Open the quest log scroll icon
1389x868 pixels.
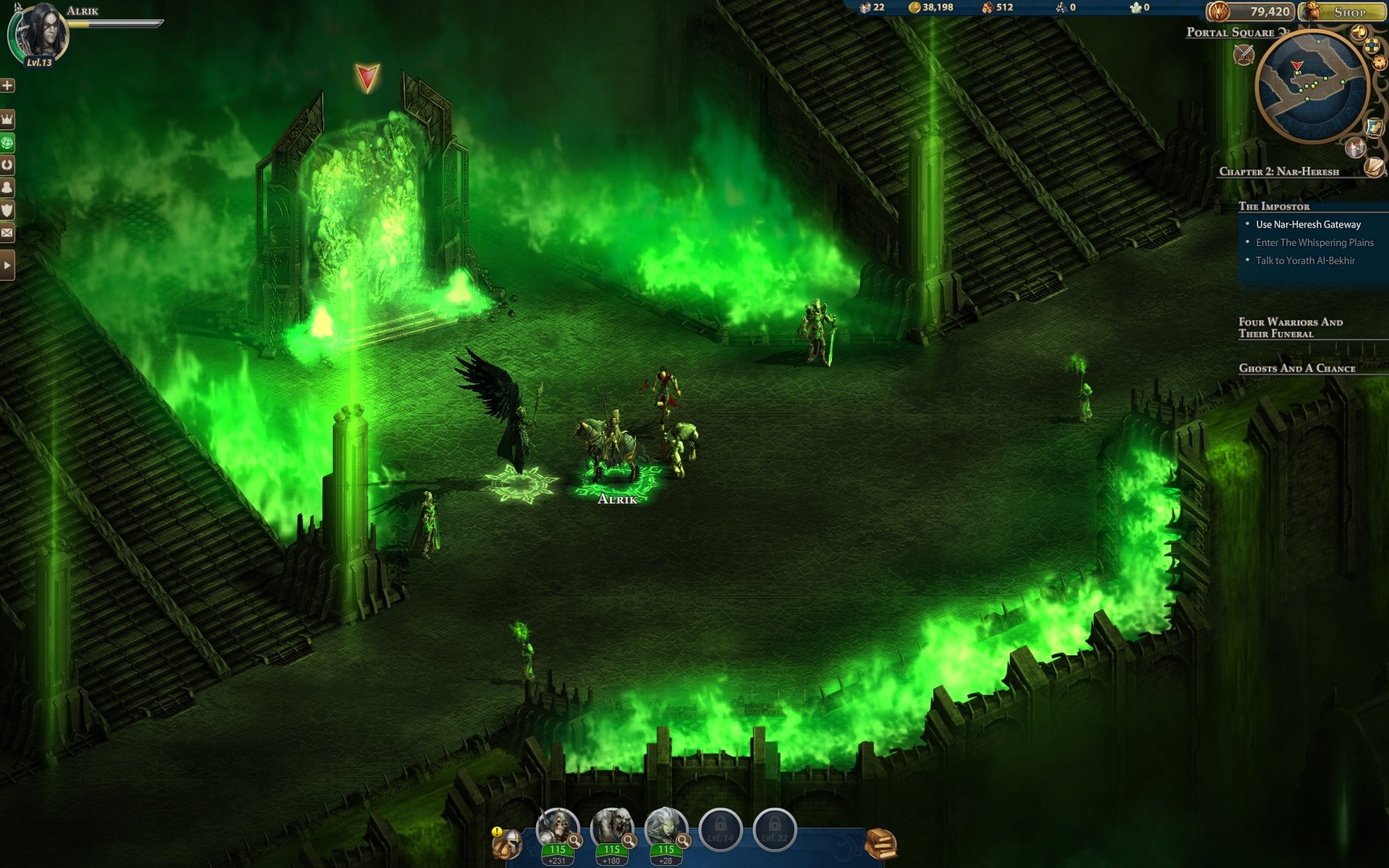(x=1374, y=167)
